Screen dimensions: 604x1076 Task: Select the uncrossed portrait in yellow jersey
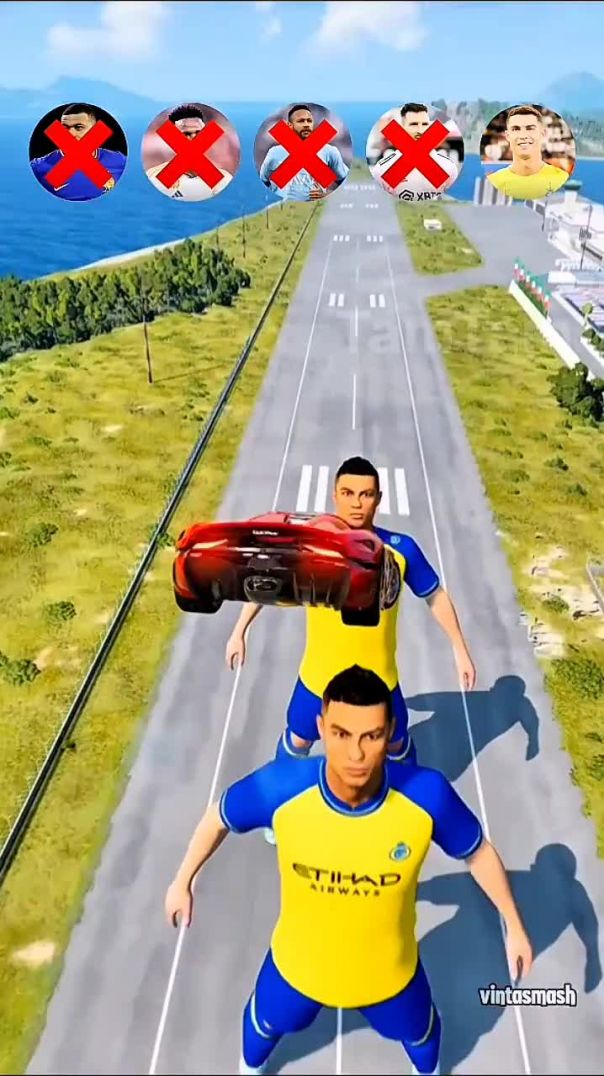[x=527, y=153]
